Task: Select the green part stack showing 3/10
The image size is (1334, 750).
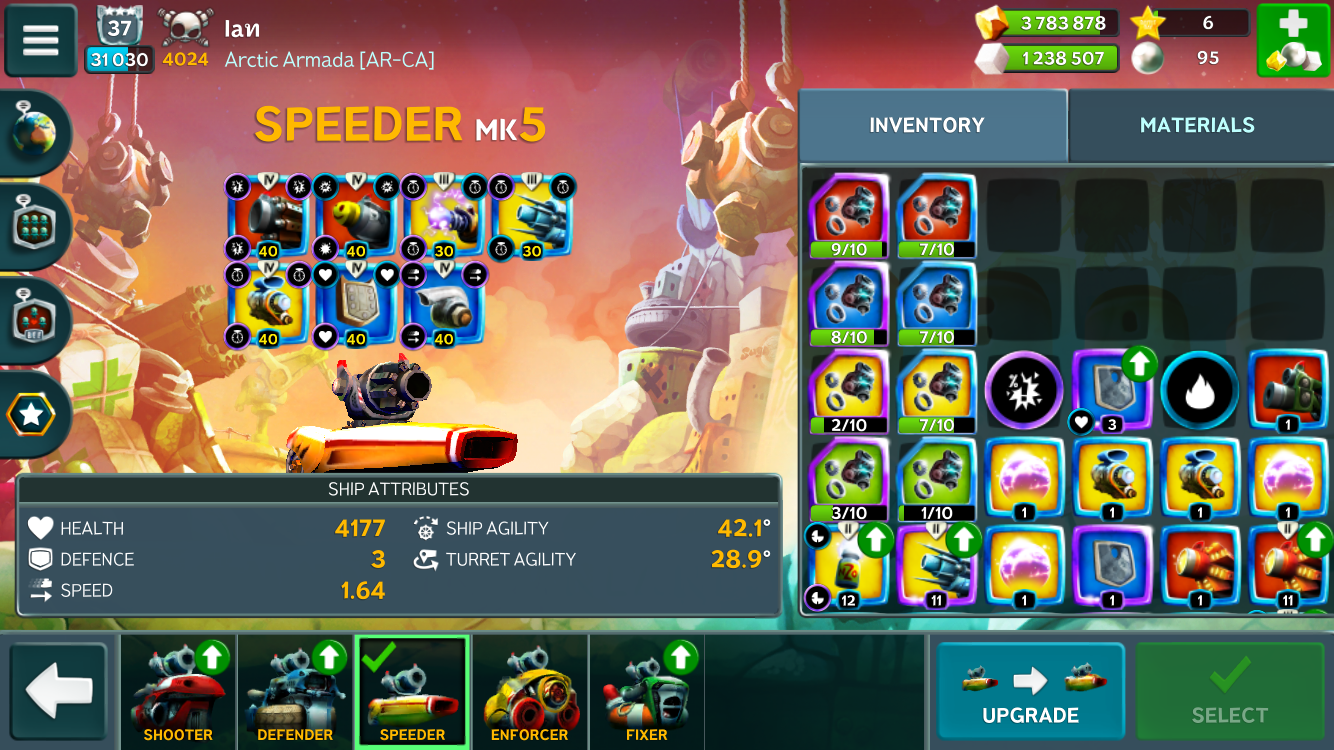Action: pyautogui.click(x=849, y=478)
